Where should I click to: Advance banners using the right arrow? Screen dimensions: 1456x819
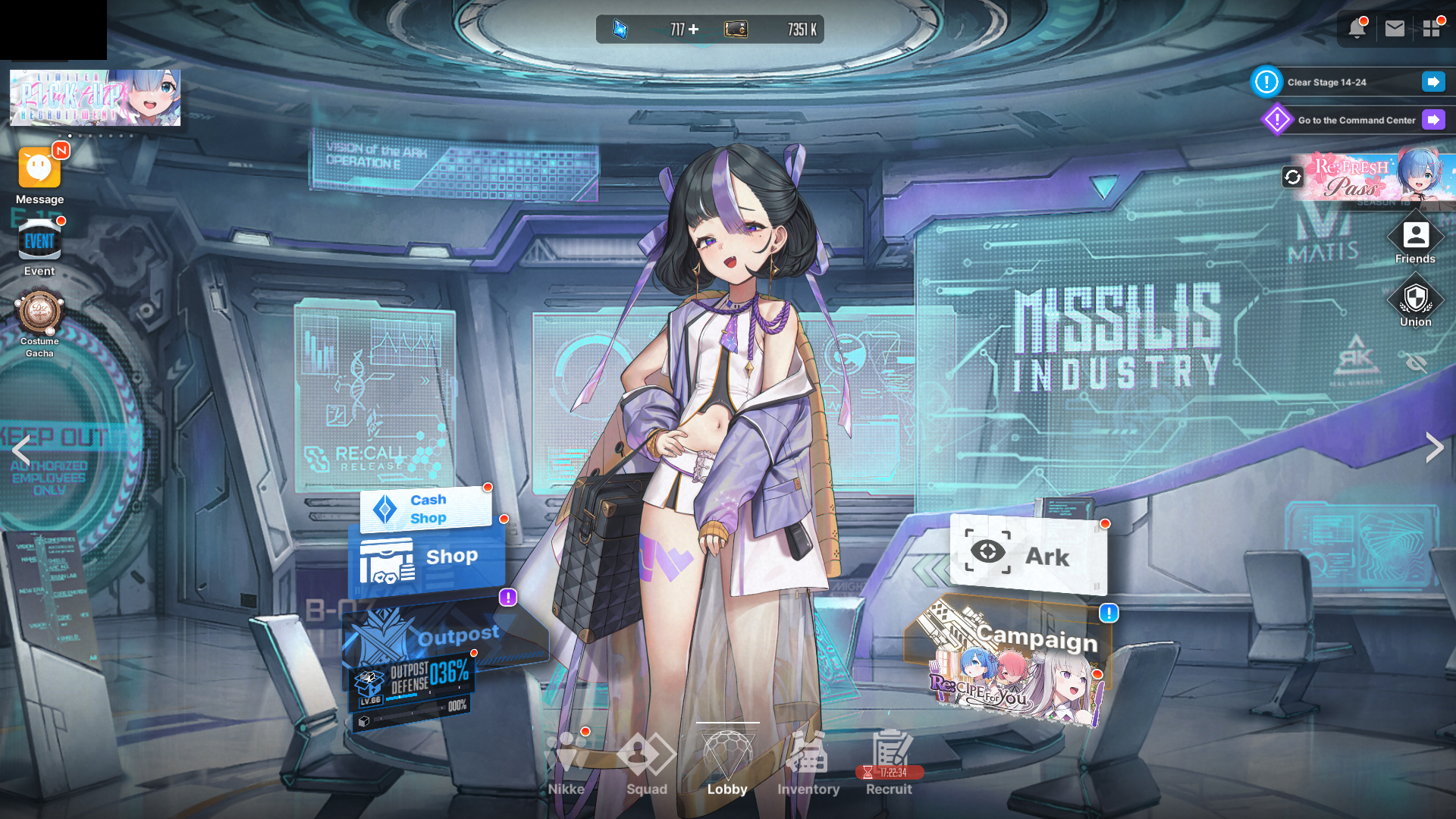[x=1433, y=447]
